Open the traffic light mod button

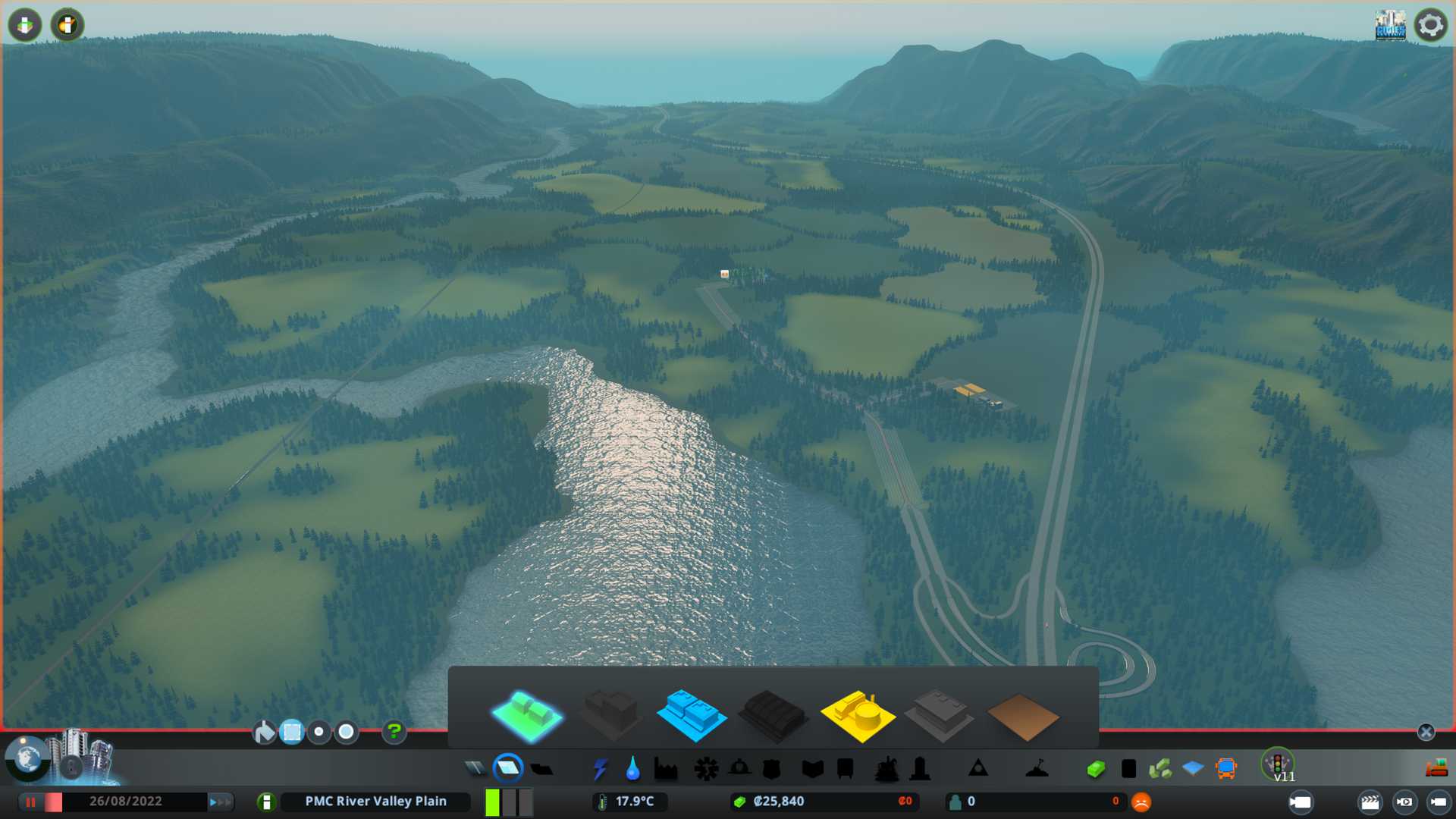tap(1277, 762)
